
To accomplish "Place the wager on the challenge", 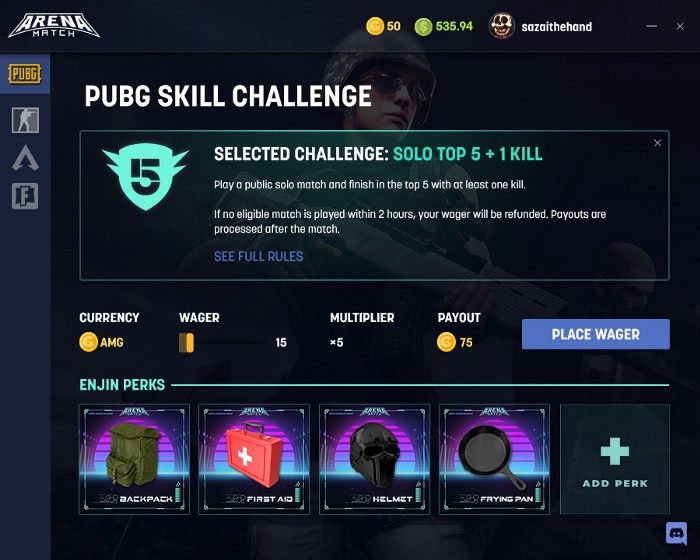I will pos(595,334).
